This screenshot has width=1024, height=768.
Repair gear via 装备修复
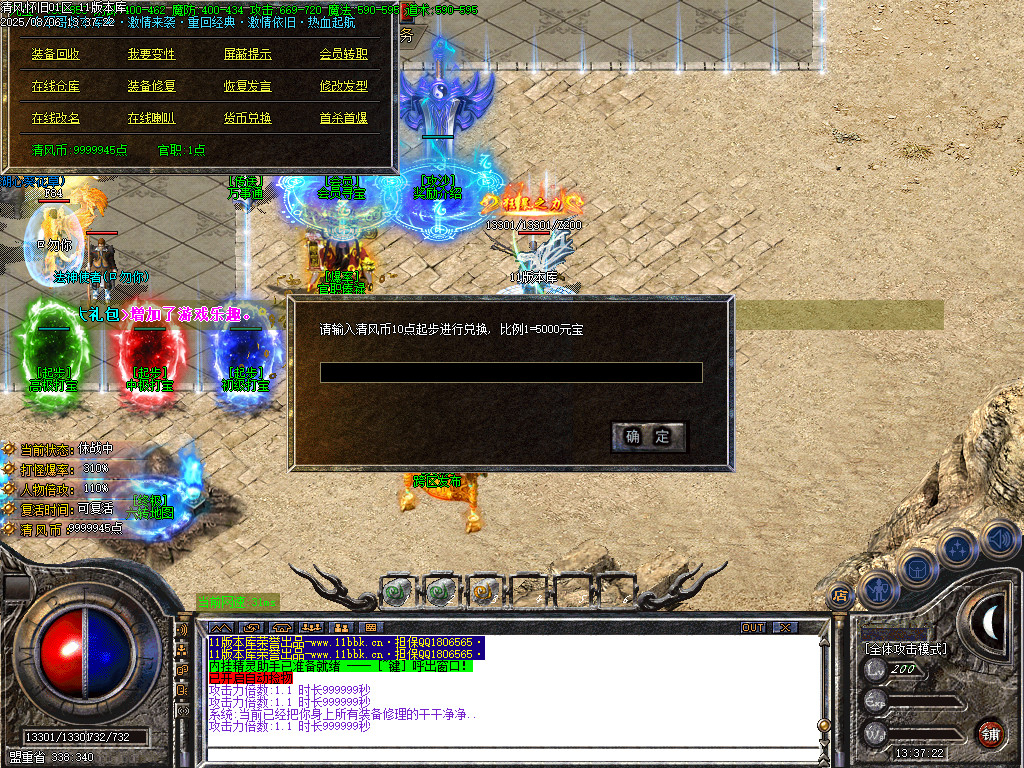151,87
